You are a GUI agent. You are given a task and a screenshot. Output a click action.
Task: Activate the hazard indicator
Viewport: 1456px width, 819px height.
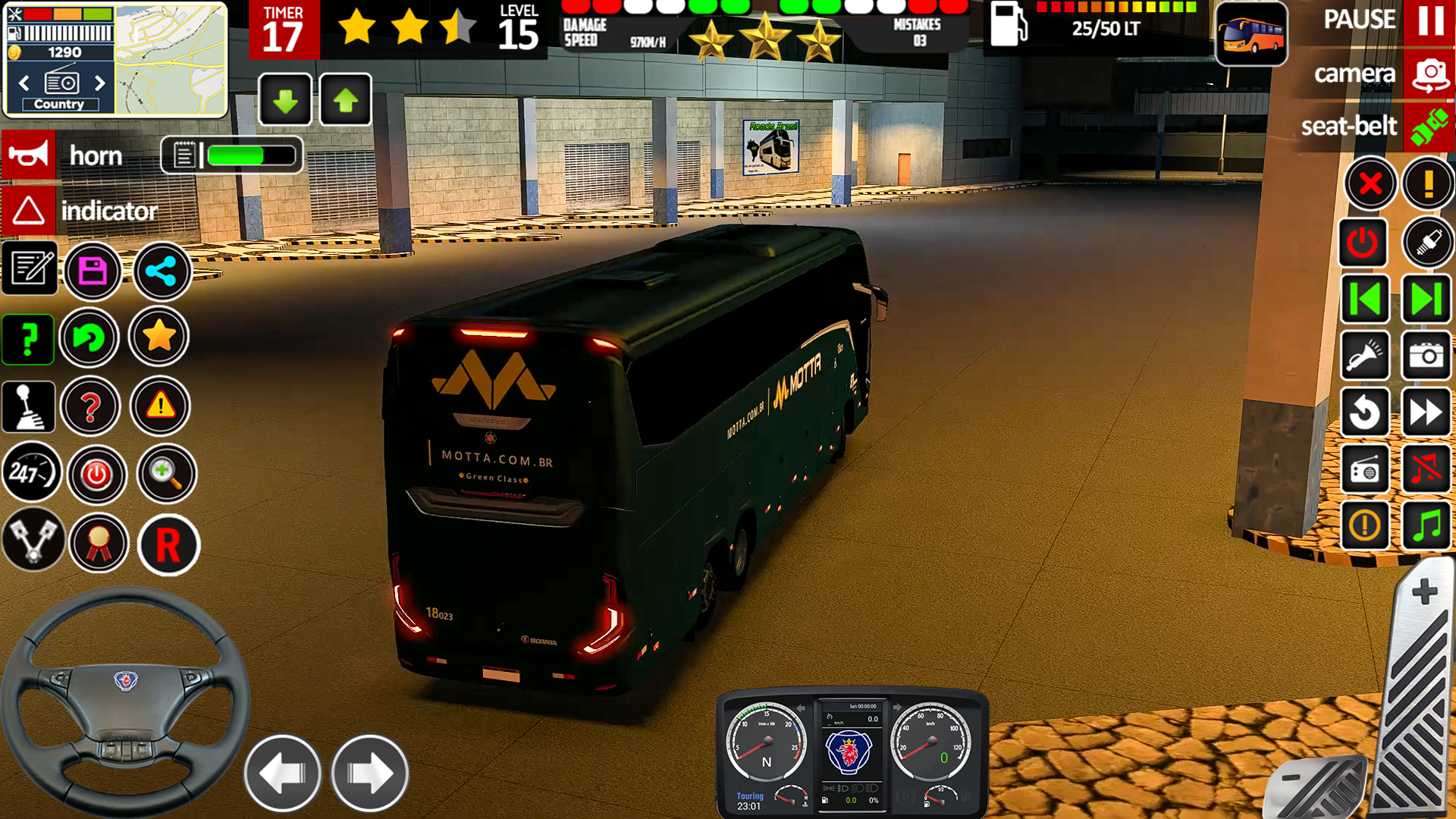(29, 211)
